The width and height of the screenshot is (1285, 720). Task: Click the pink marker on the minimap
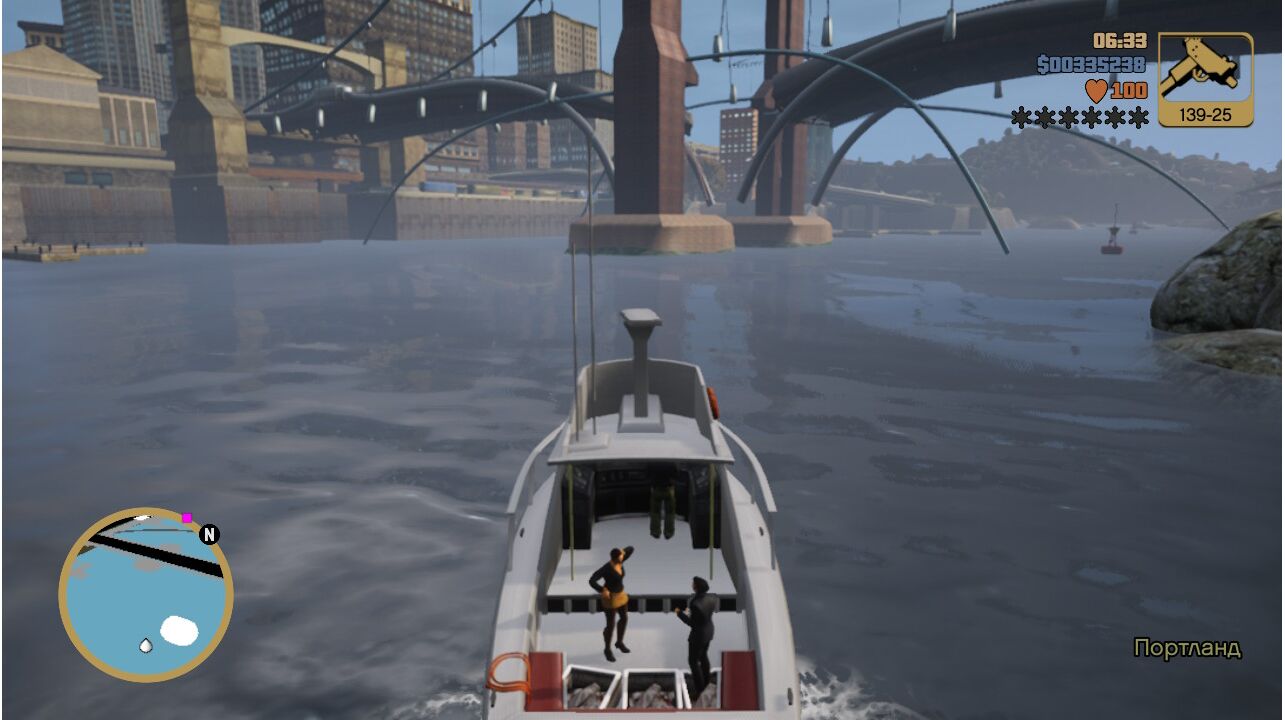[x=186, y=518]
